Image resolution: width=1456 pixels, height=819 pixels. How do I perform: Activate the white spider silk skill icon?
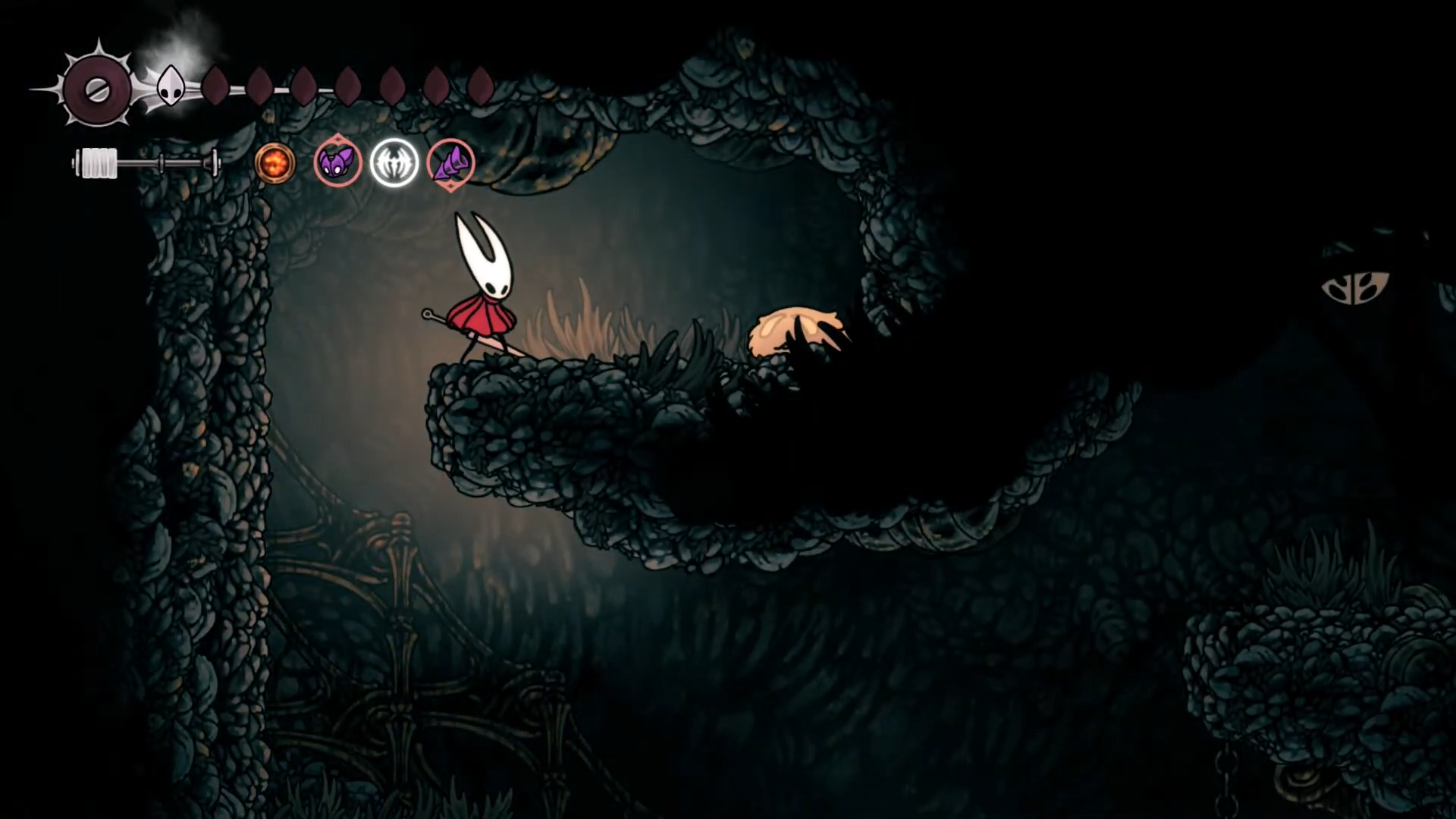coord(394,162)
